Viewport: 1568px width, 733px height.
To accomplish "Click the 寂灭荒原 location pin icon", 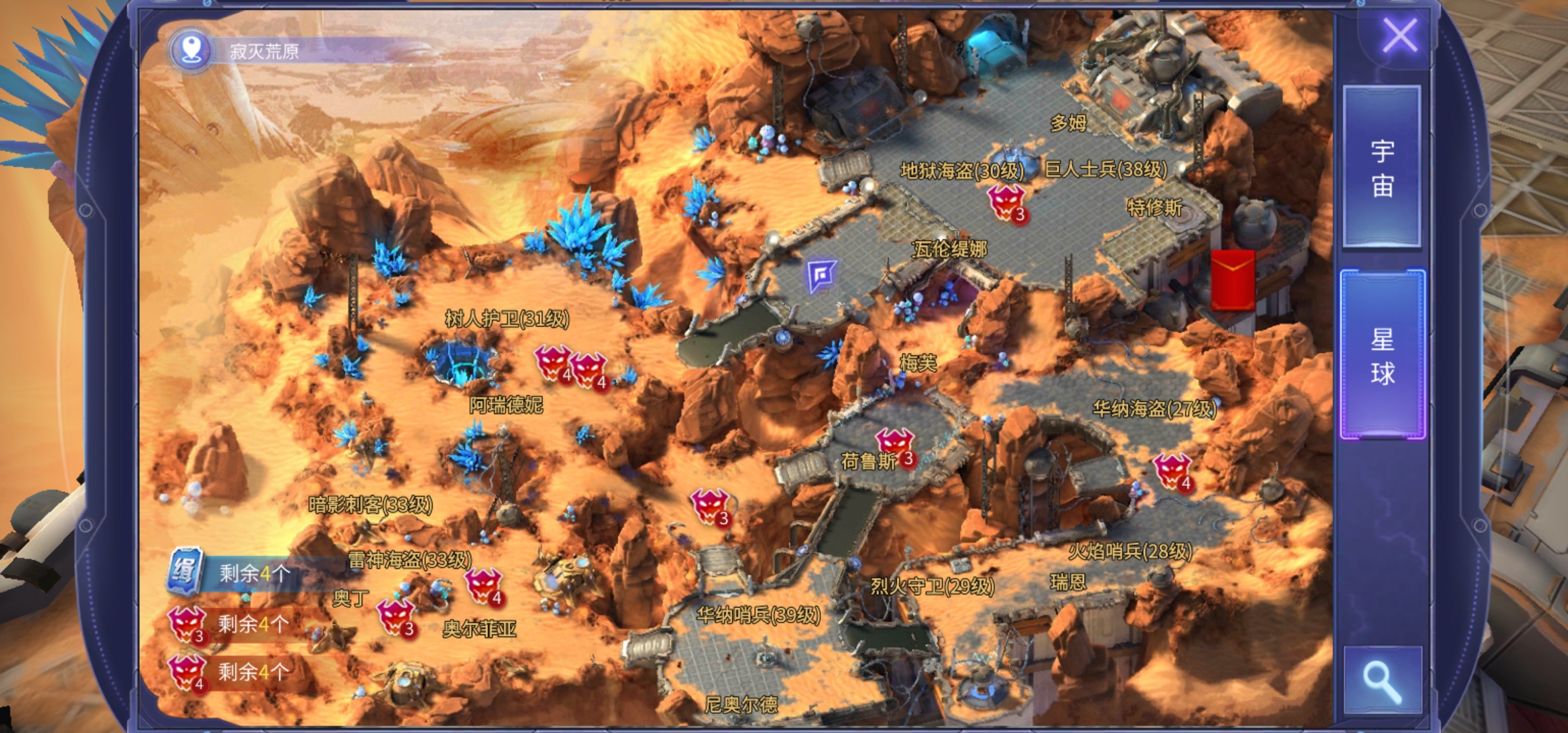I will 191,50.
